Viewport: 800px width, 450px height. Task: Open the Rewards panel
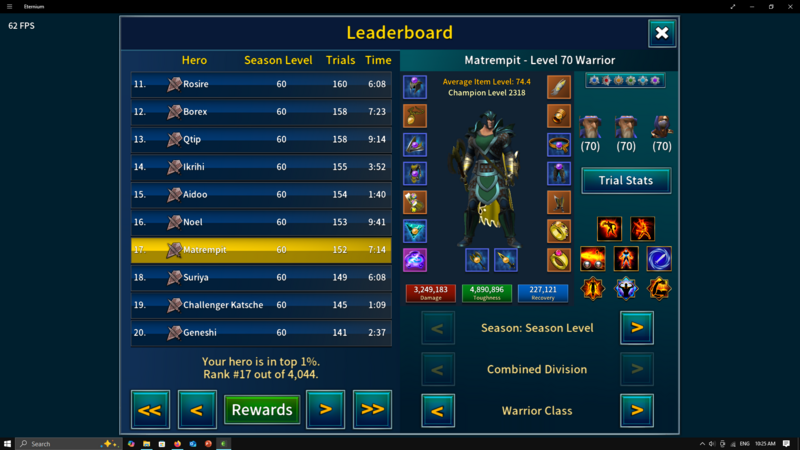tap(262, 409)
